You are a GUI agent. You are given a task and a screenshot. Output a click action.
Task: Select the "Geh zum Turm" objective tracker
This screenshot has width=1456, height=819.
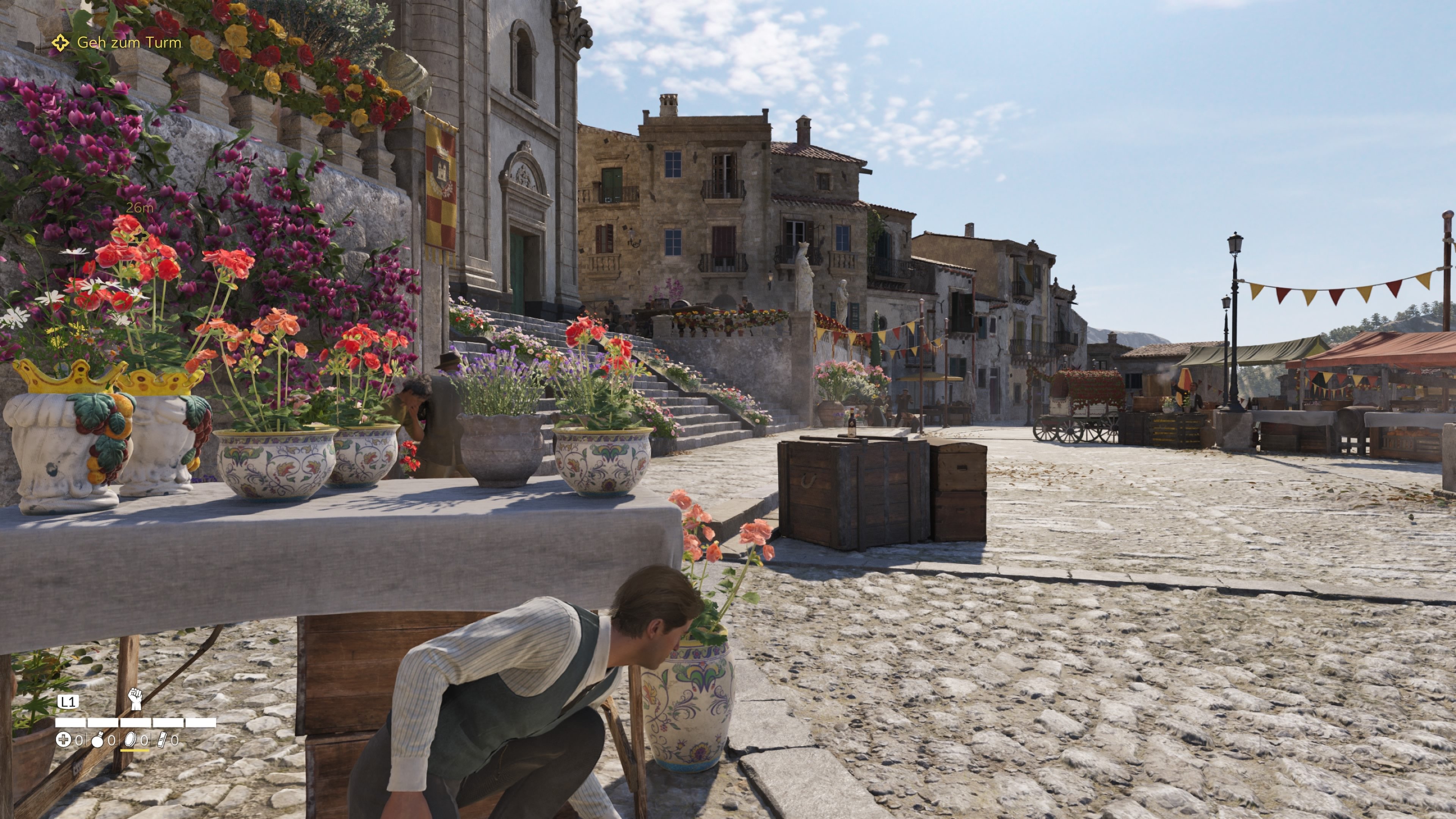[128, 42]
